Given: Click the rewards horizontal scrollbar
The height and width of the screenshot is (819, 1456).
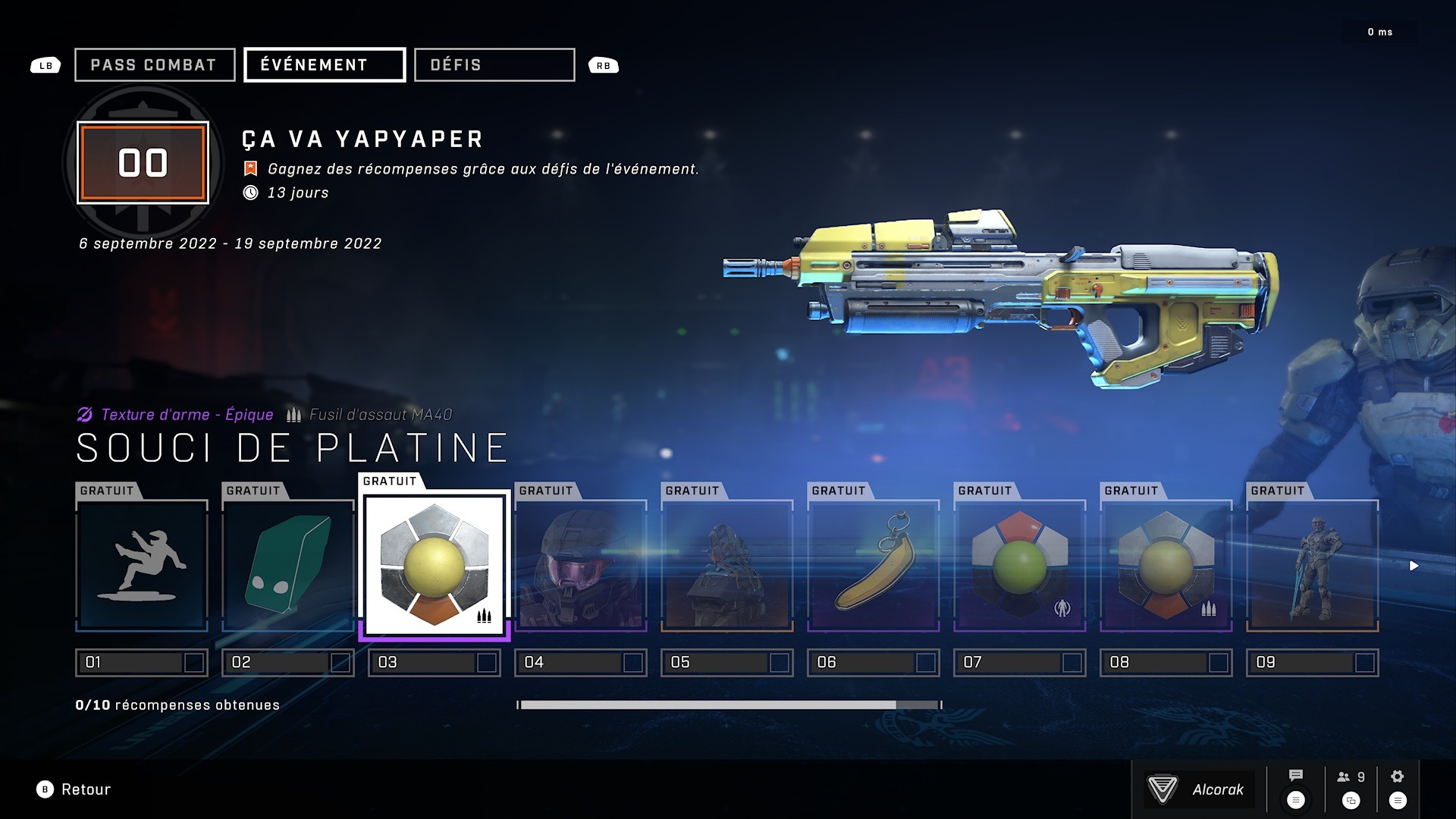Looking at the screenshot, I should pyautogui.click(x=708, y=705).
